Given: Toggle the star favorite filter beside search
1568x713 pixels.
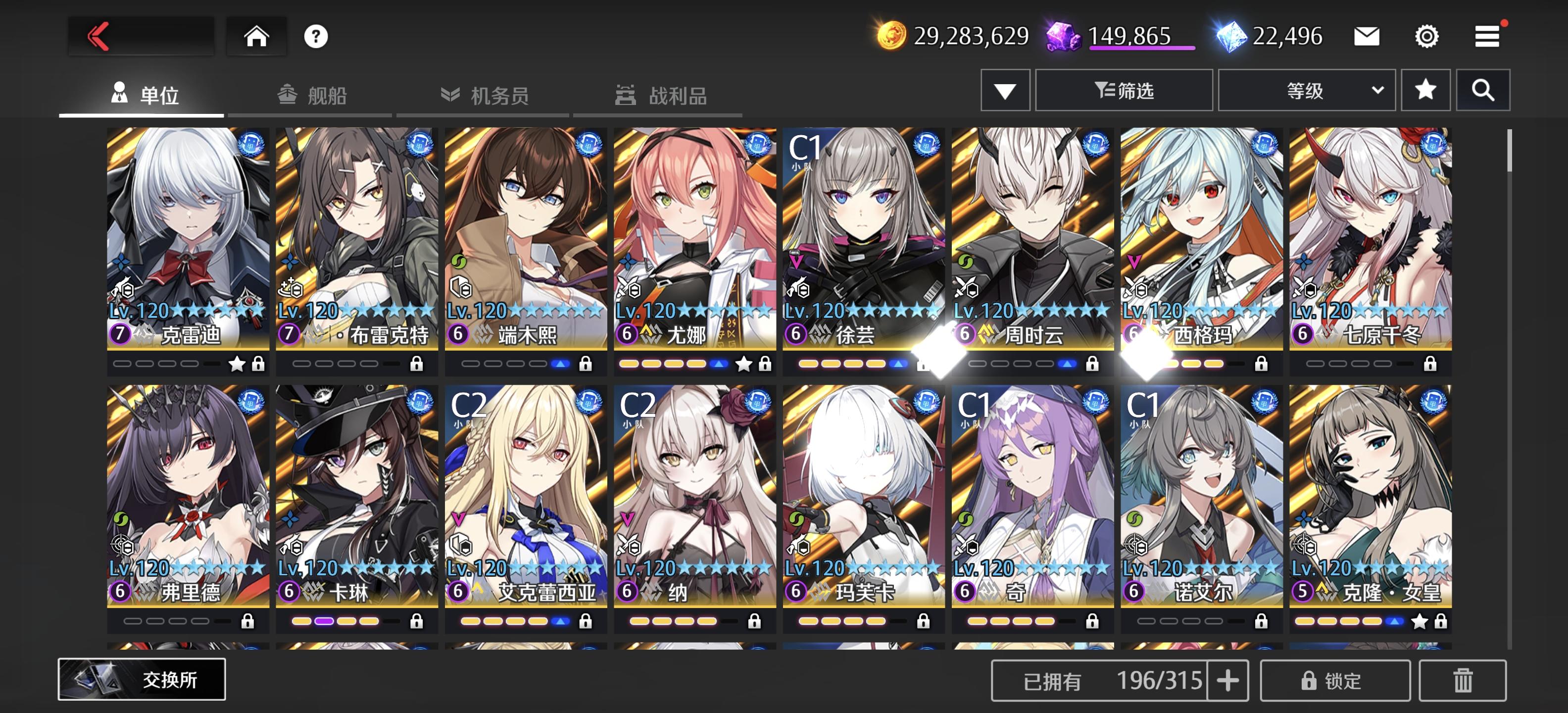Looking at the screenshot, I should point(1426,90).
